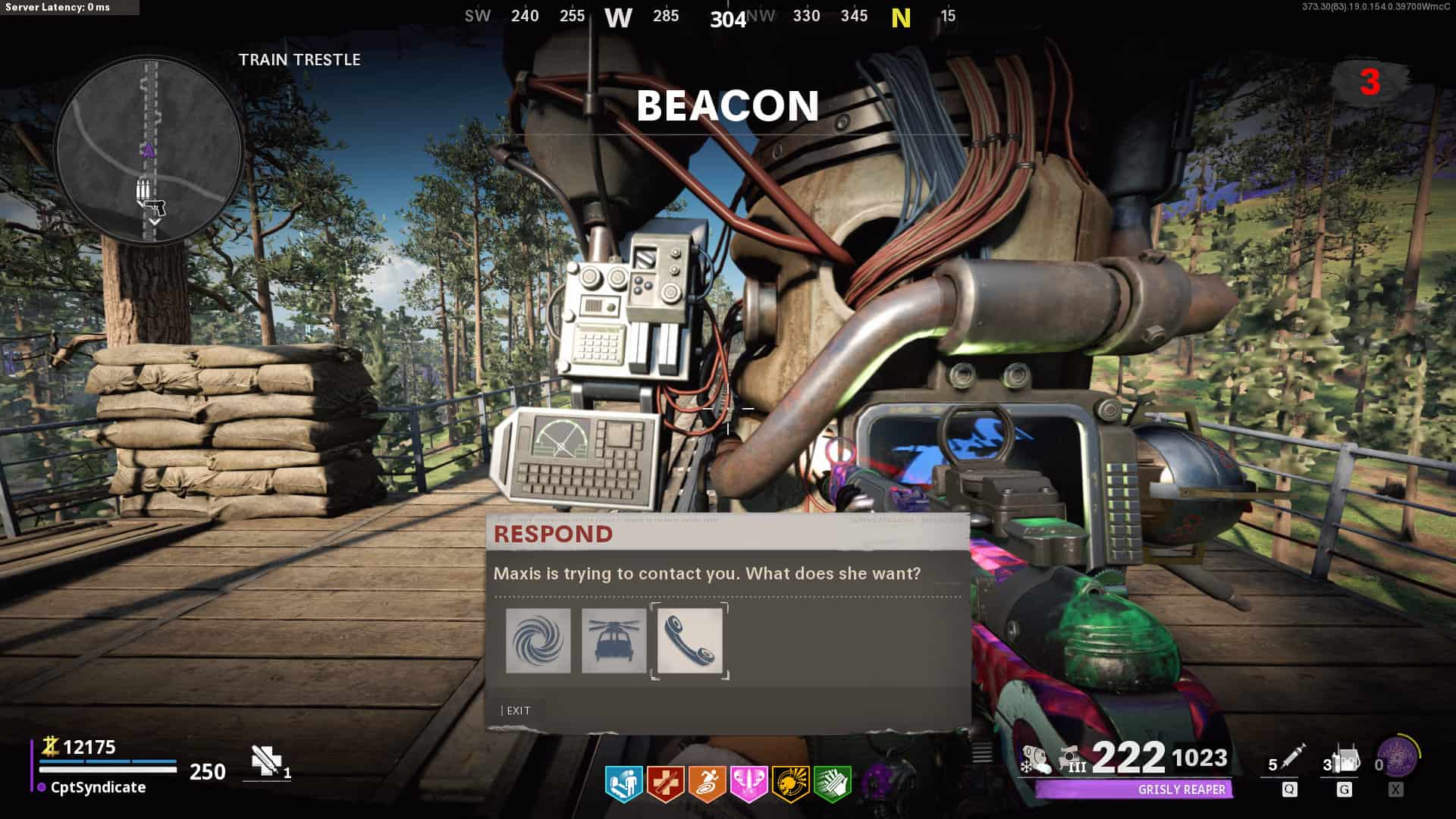Click the pink bullet-and-skulls perk icon

pyautogui.click(x=748, y=784)
